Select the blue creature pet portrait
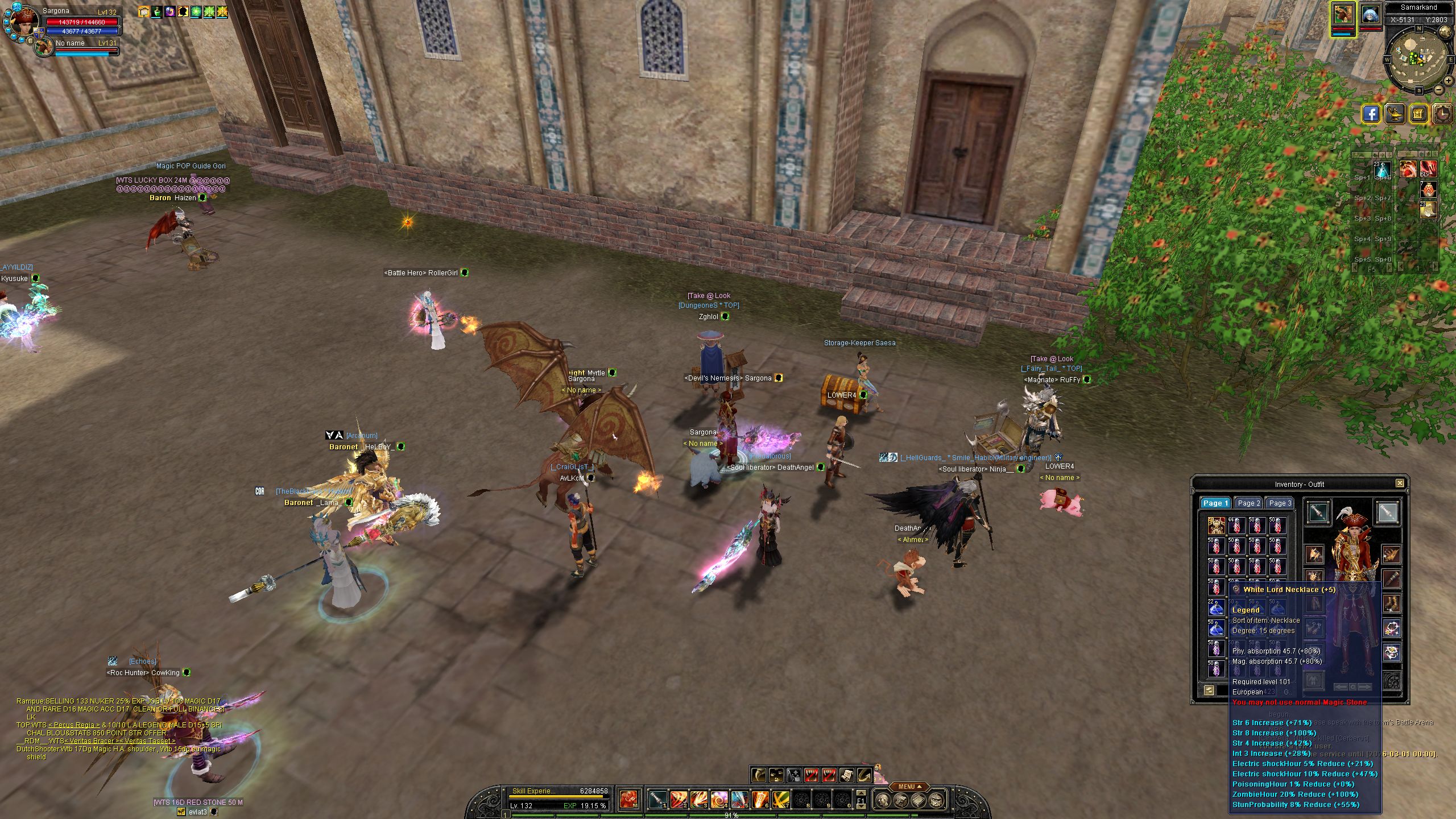 (1371, 15)
